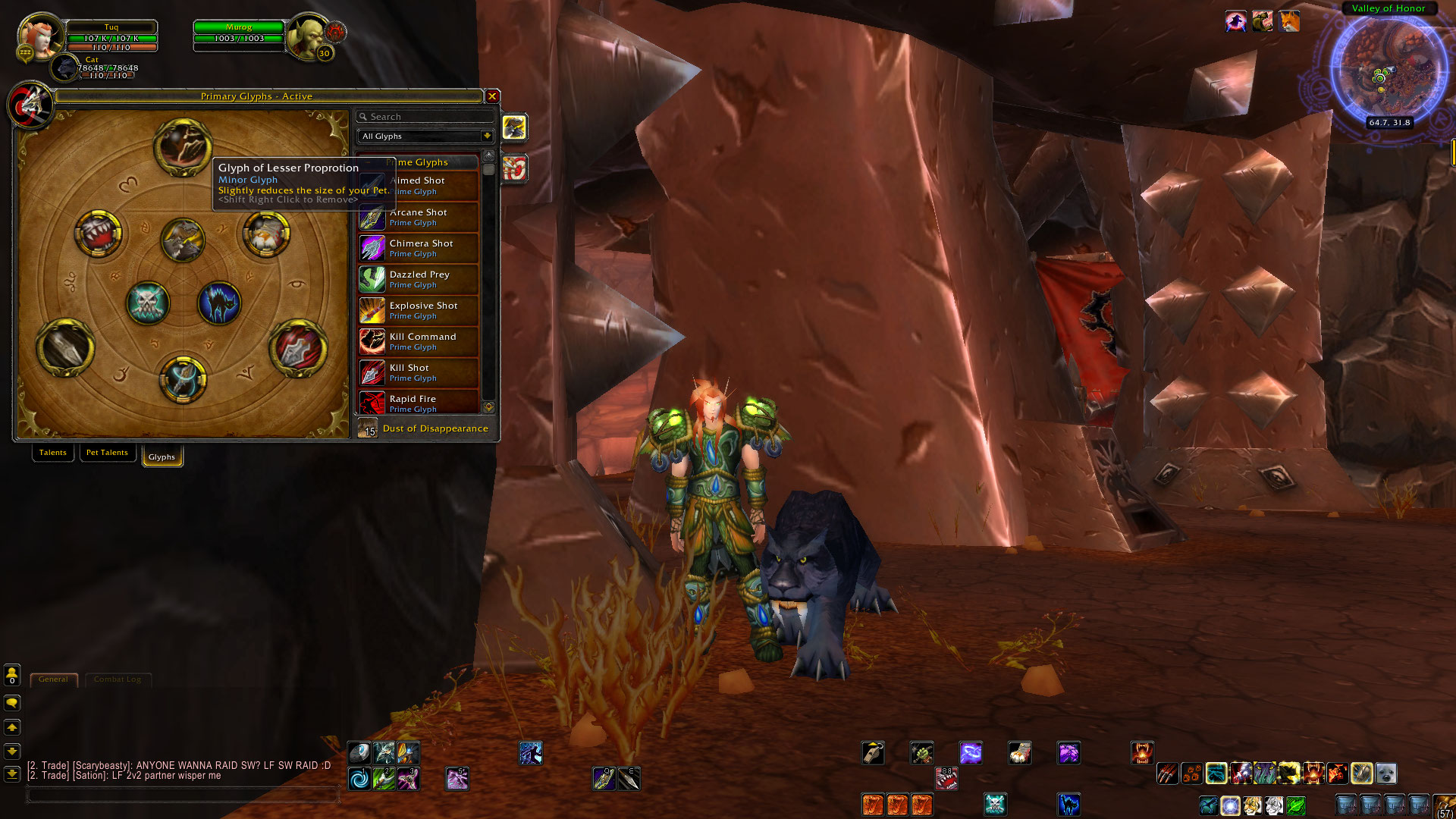Switch to the Talents tab
Image resolution: width=1456 pixels, height=819 pixels.
click(52, 452)
